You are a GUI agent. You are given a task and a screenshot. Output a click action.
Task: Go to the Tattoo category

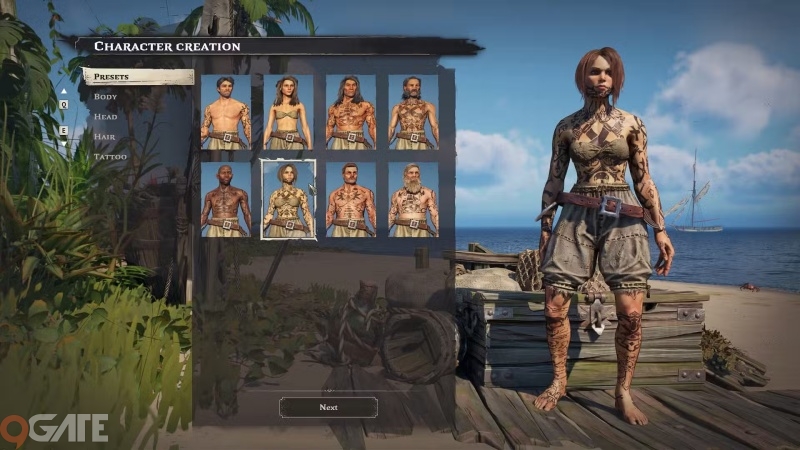click(111, 157)
